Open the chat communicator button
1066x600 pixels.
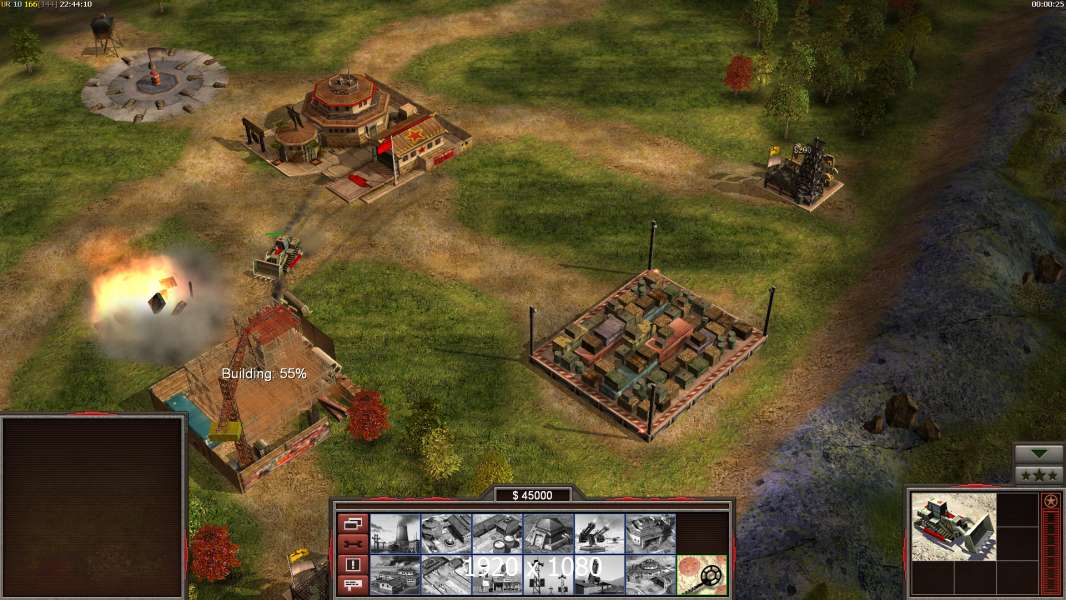pyautogui.click(x=352, y=585)
